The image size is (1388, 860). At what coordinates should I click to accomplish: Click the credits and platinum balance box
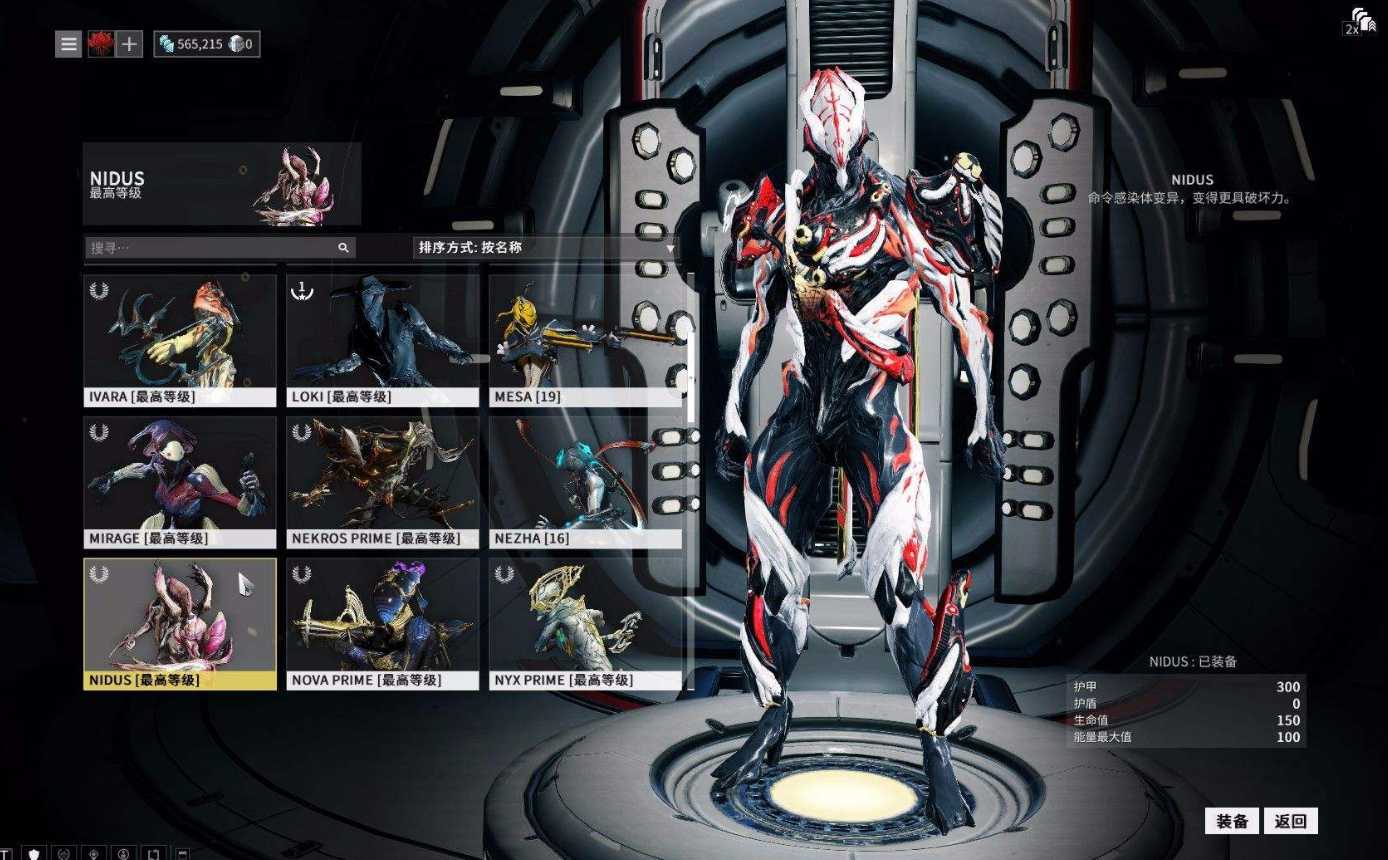pos(207,44)
